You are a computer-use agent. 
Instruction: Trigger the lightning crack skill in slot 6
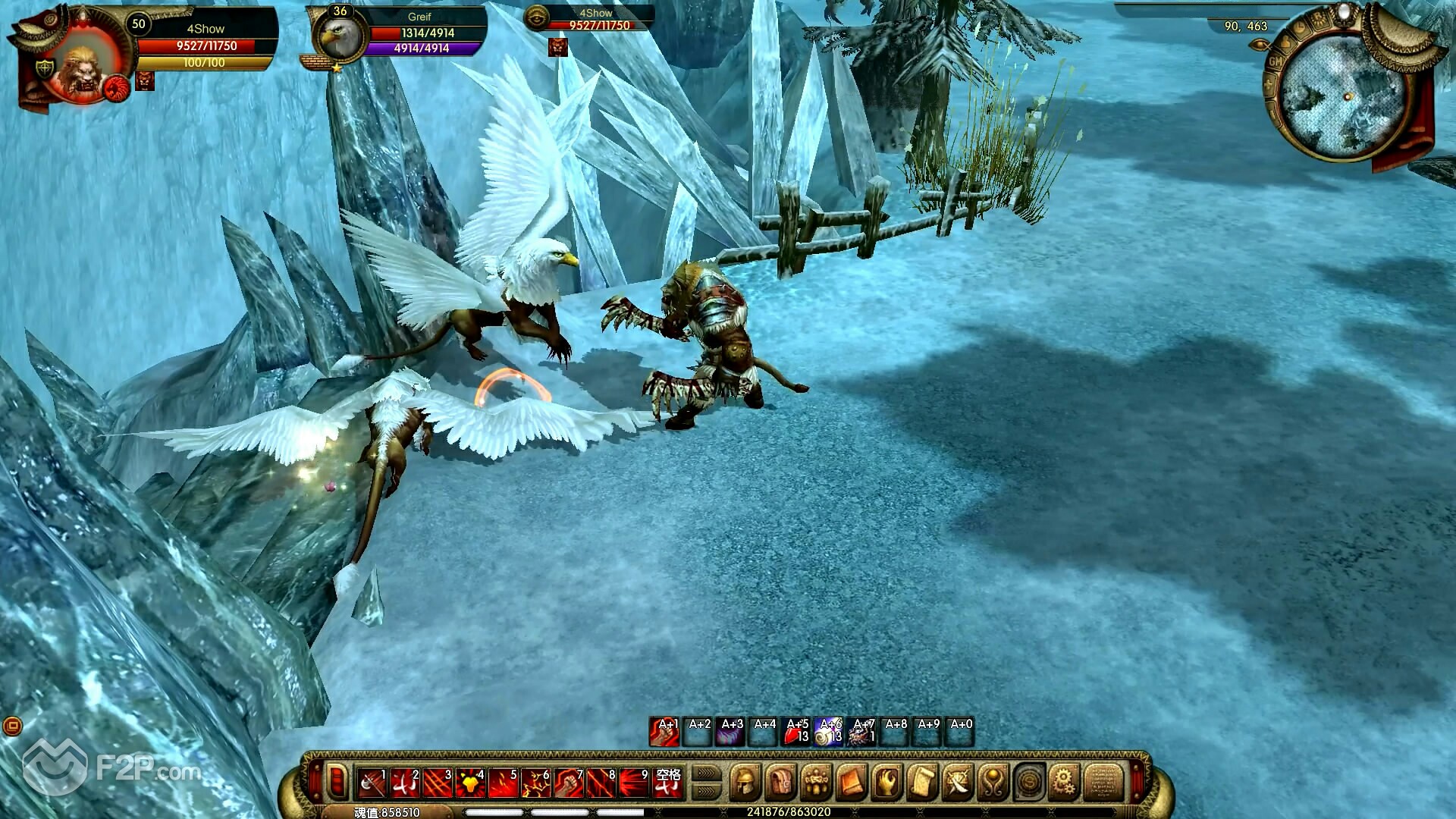536,783
